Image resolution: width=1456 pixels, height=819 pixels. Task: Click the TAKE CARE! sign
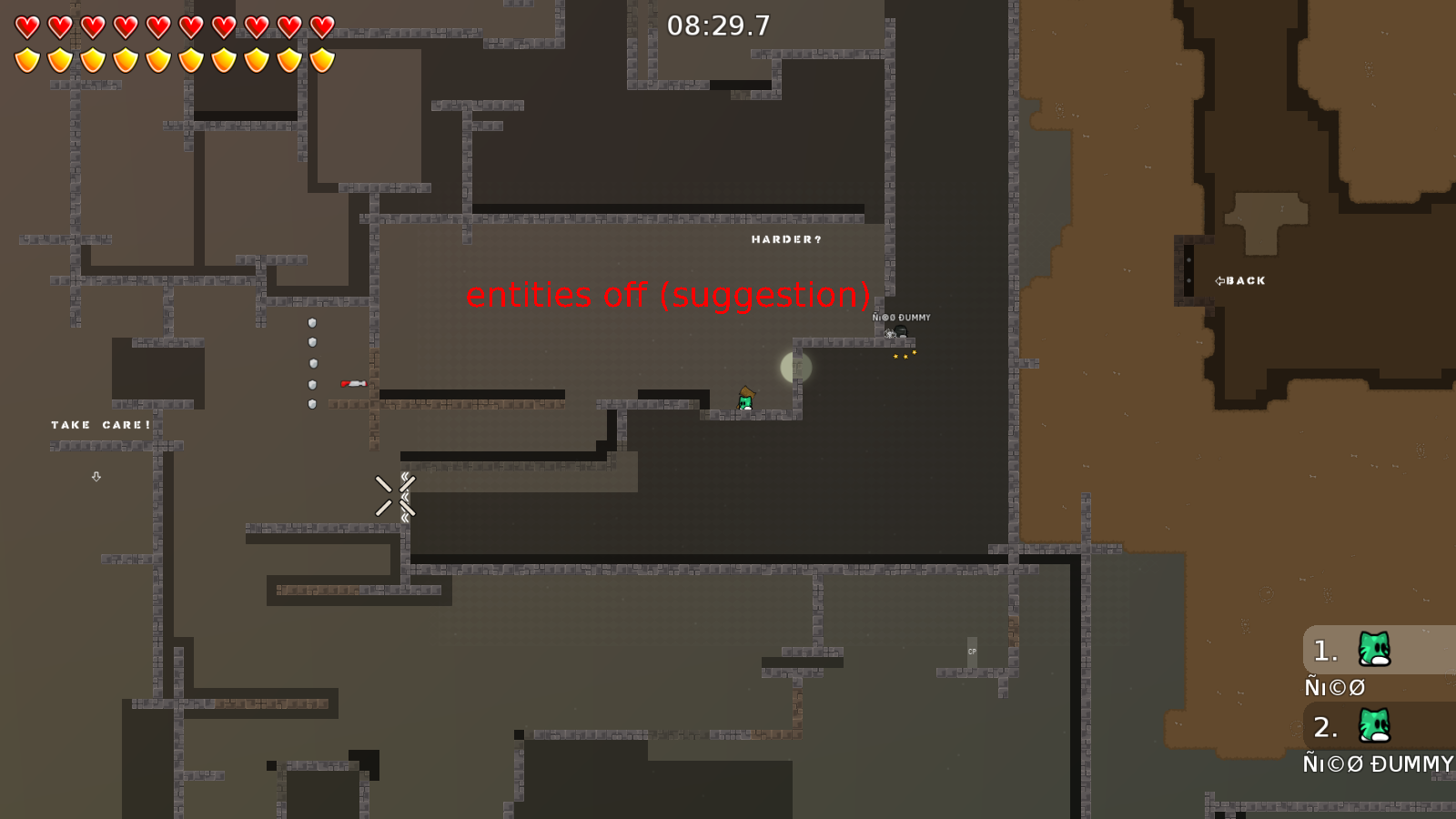pyautogui.click(x=98, y=424)
